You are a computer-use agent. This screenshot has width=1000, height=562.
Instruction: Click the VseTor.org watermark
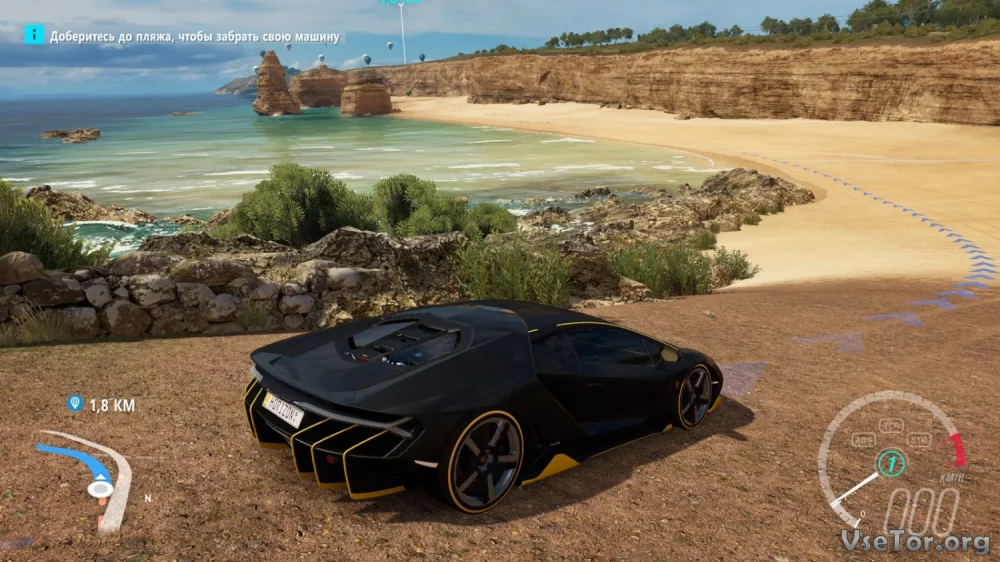[x=915, y=541]
